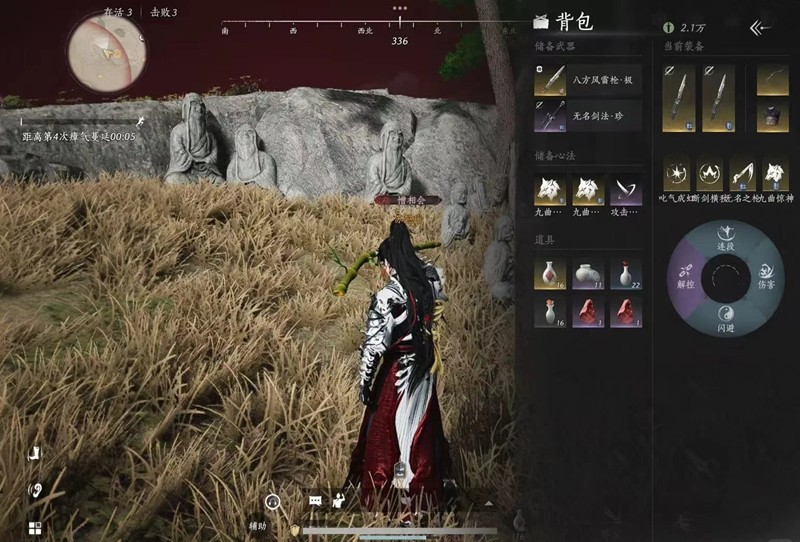The width and height of the screenshot is (800, 542).
Task: Select the white vase item with count 22
Action: point(626,273)
